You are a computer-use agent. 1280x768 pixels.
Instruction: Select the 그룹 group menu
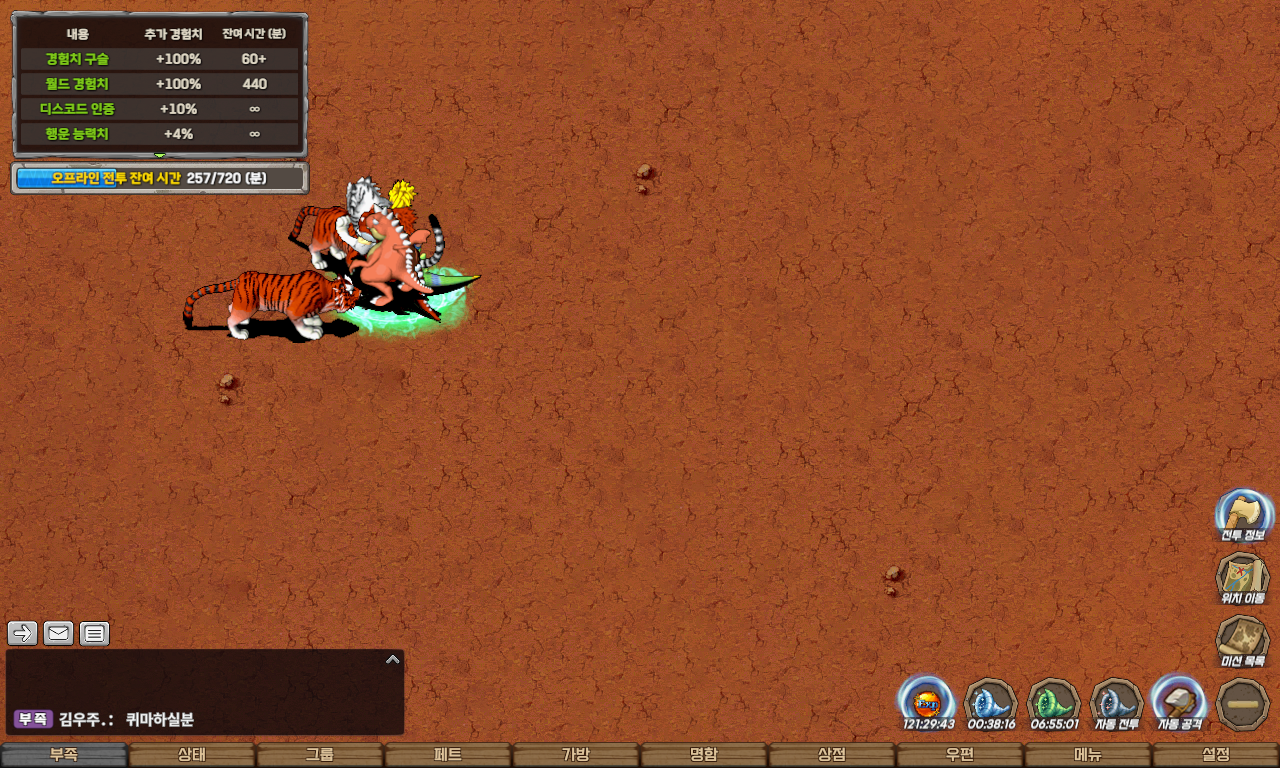pos(320,755)
